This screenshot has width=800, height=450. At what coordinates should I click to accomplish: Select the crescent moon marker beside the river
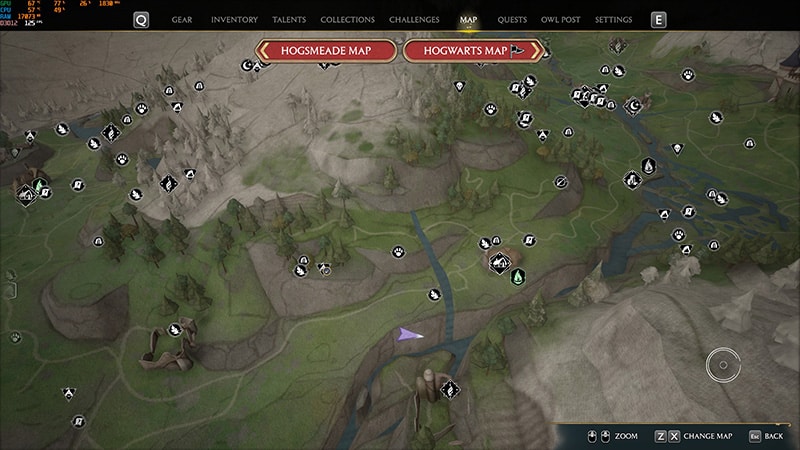[x=633, y=104]
